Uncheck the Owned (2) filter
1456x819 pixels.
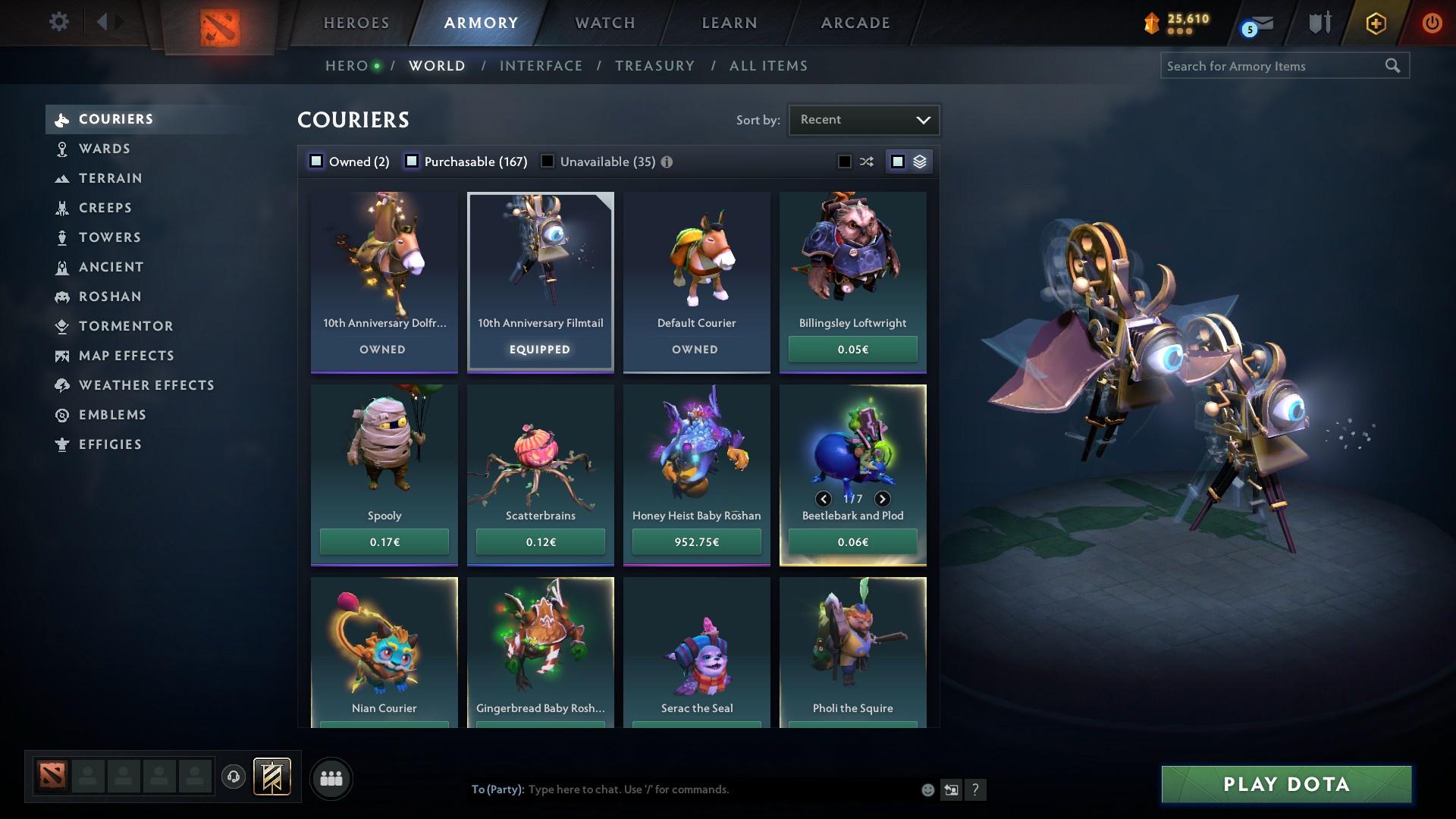pyautogui.click(x=315, y=161)
